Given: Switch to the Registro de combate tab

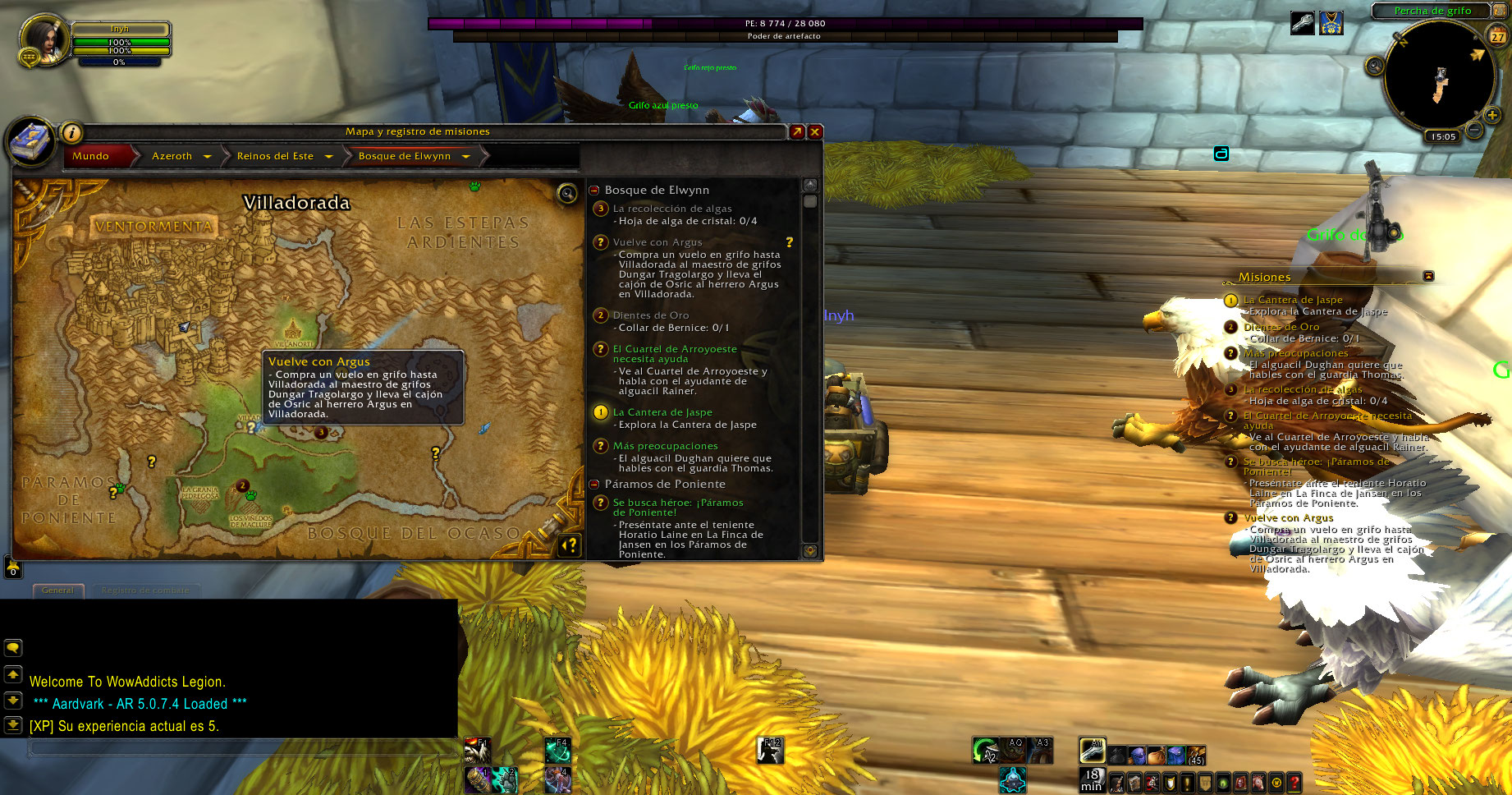Looking at the screenshot, I should (x=145, y=590).
